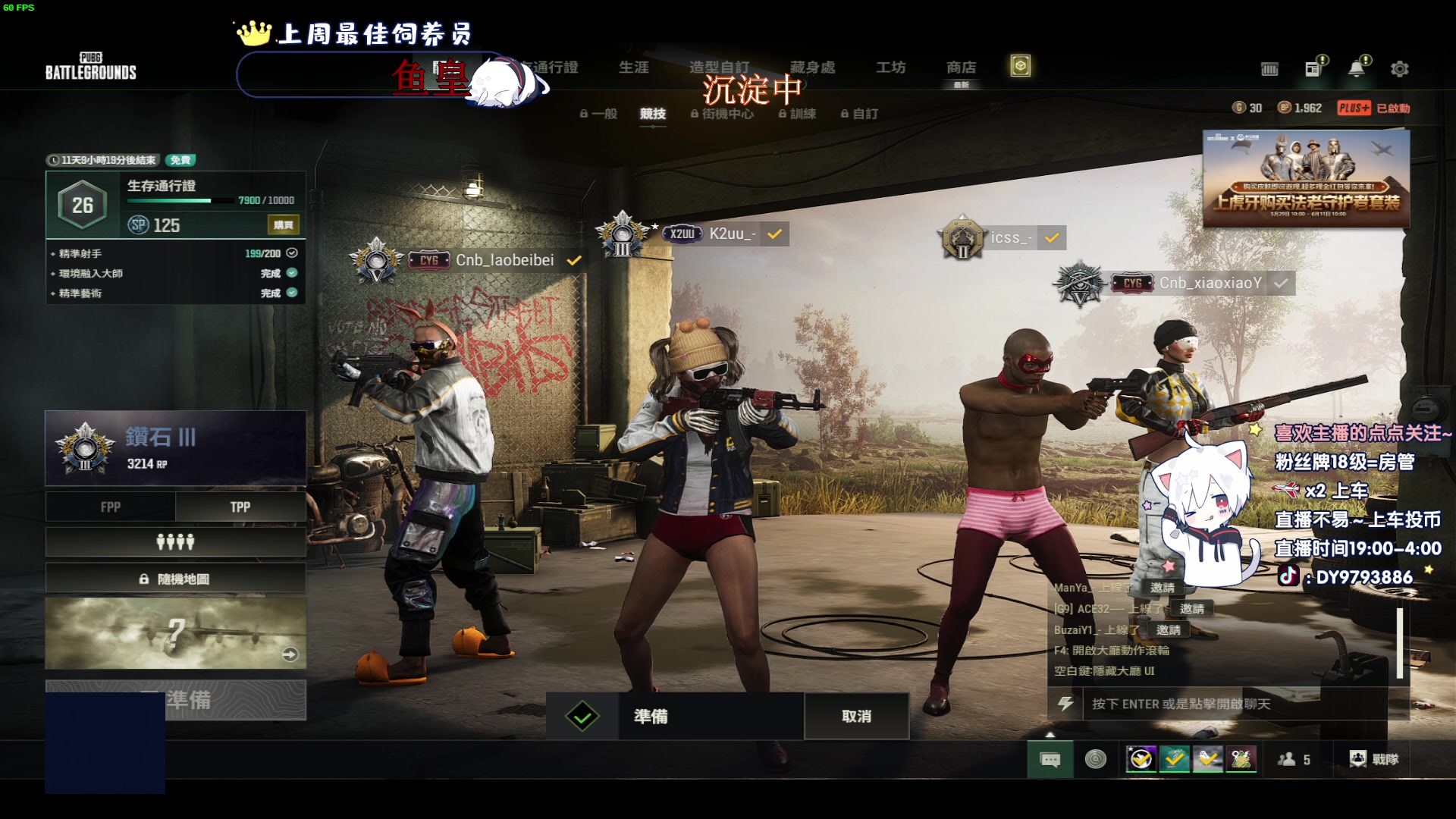Screen dimensions: 1456x819
Task: Select the 競技 ranked mode tab
Action: point(652,114)
